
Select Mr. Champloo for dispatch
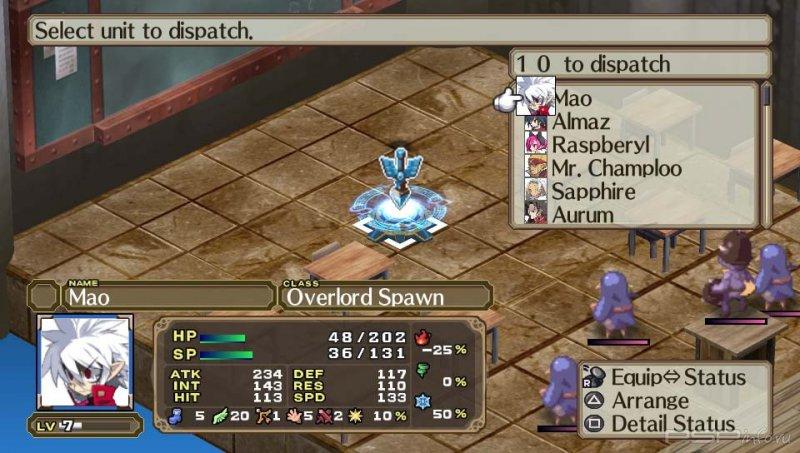[617, 168]
